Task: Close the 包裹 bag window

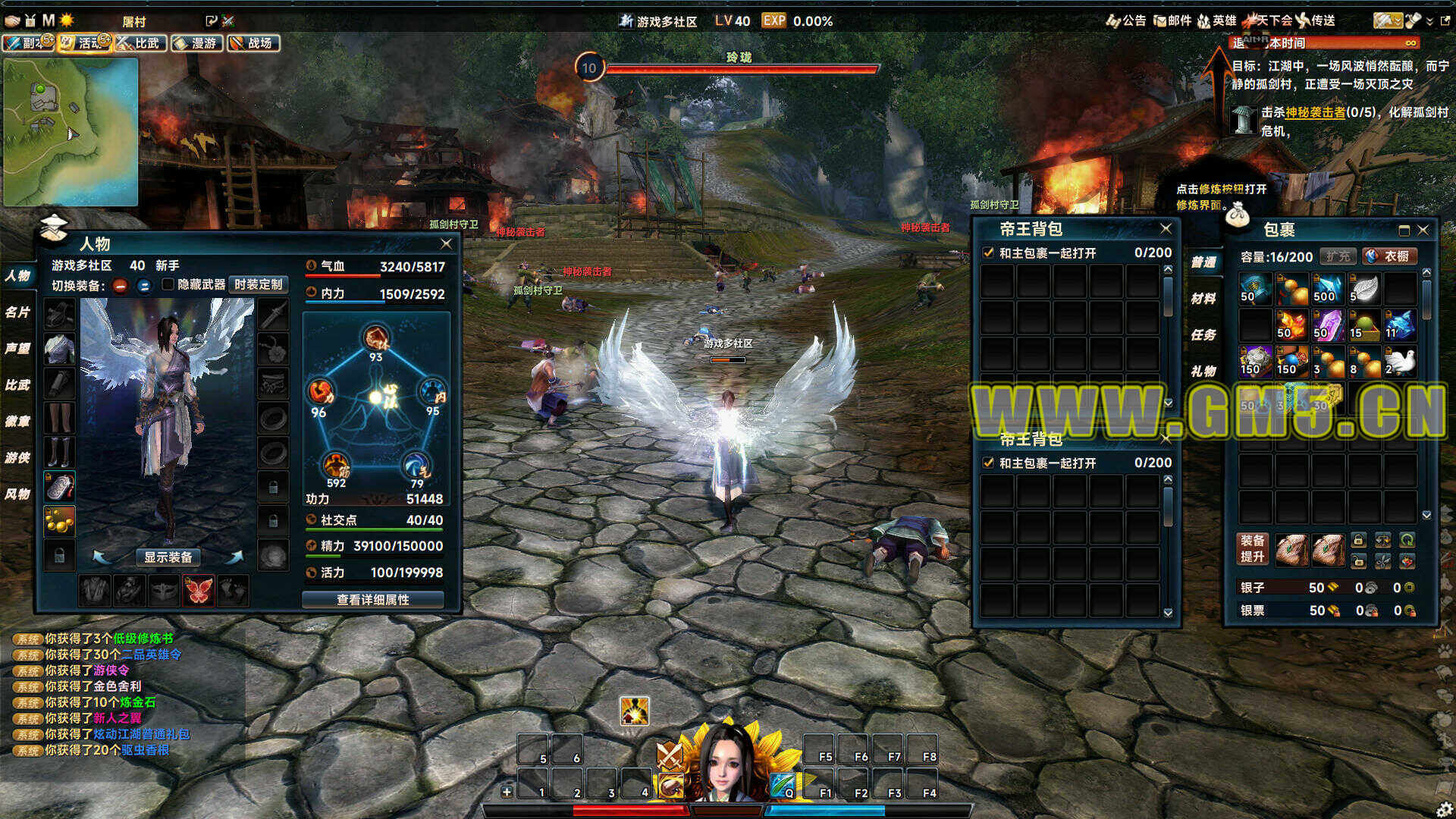Action: point(1423,230)
